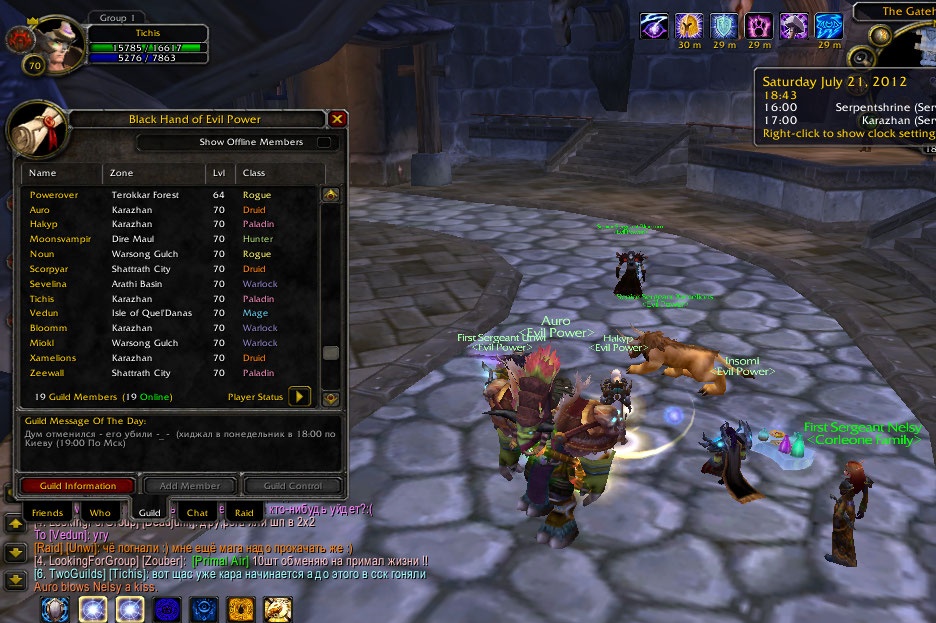Click the golden helmet buff icon
936x623 pixels.
[689, 26]
